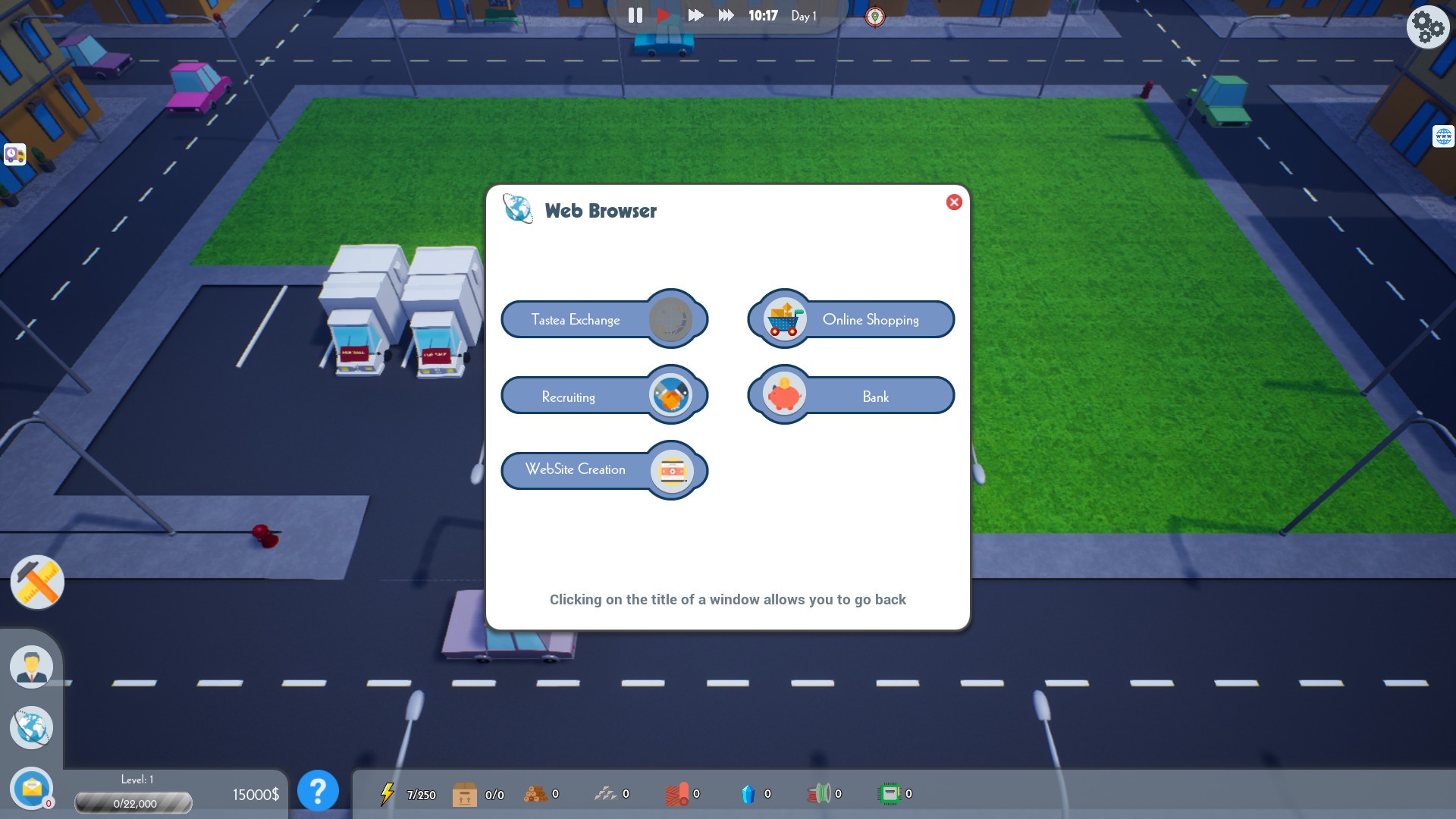1456x819 pixels.
Task: Open the Online Shopping page
Action: (x=871, y=319)
